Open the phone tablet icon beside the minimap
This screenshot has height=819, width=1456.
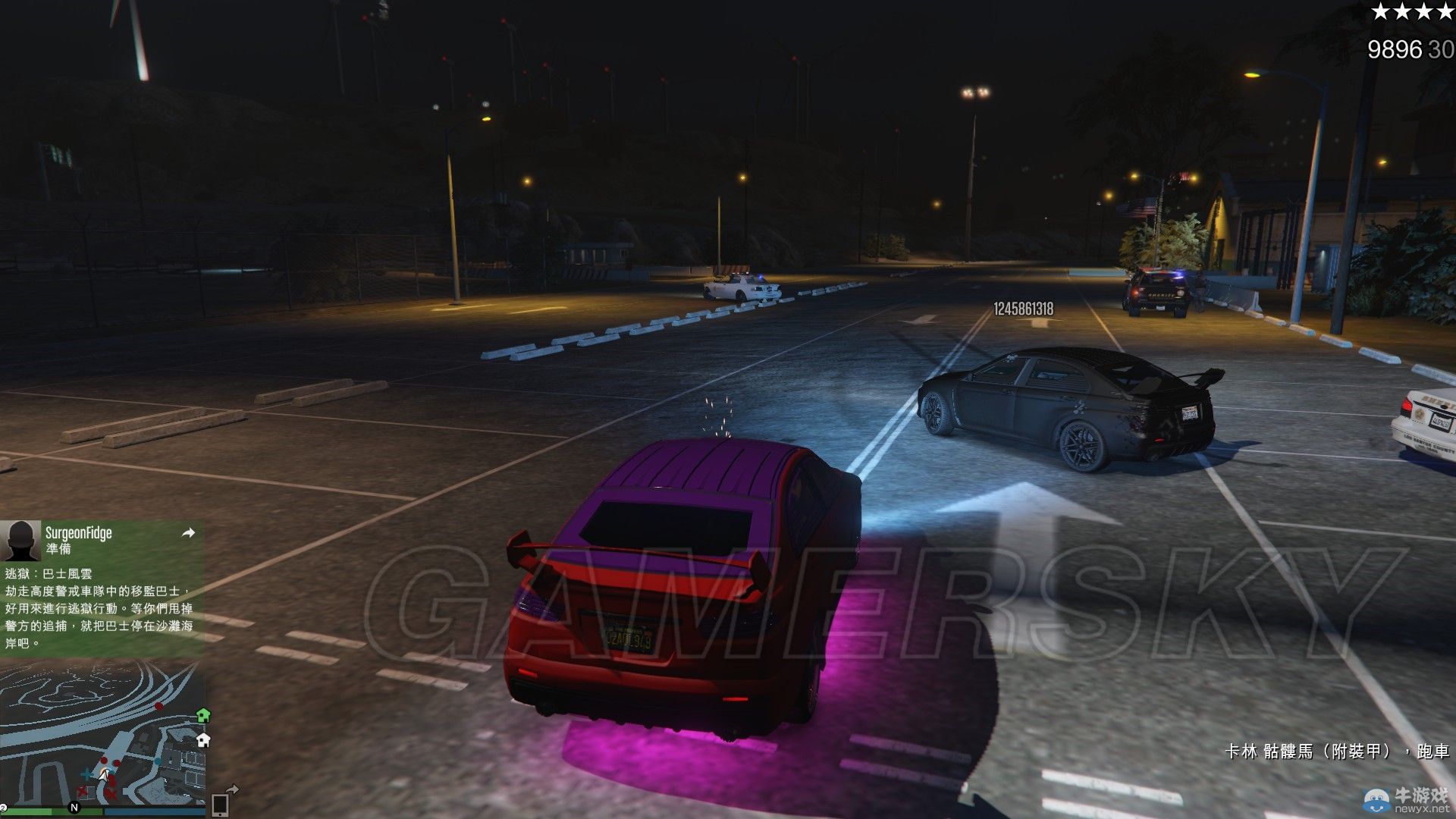221,804
